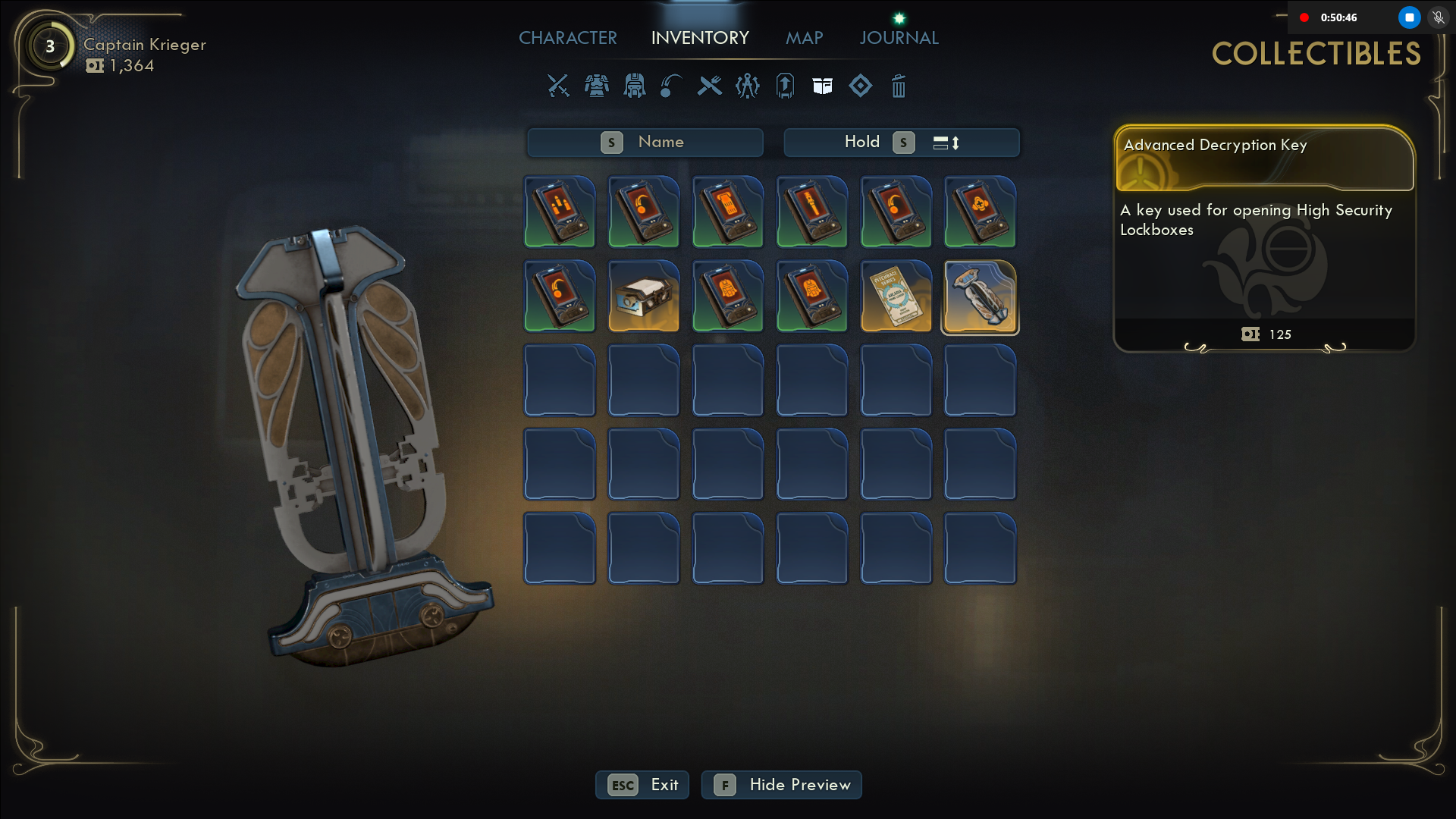This screenshot has height=819, width=1456.
Task: Filter inventory by body armor category
Action: [597, 86]
